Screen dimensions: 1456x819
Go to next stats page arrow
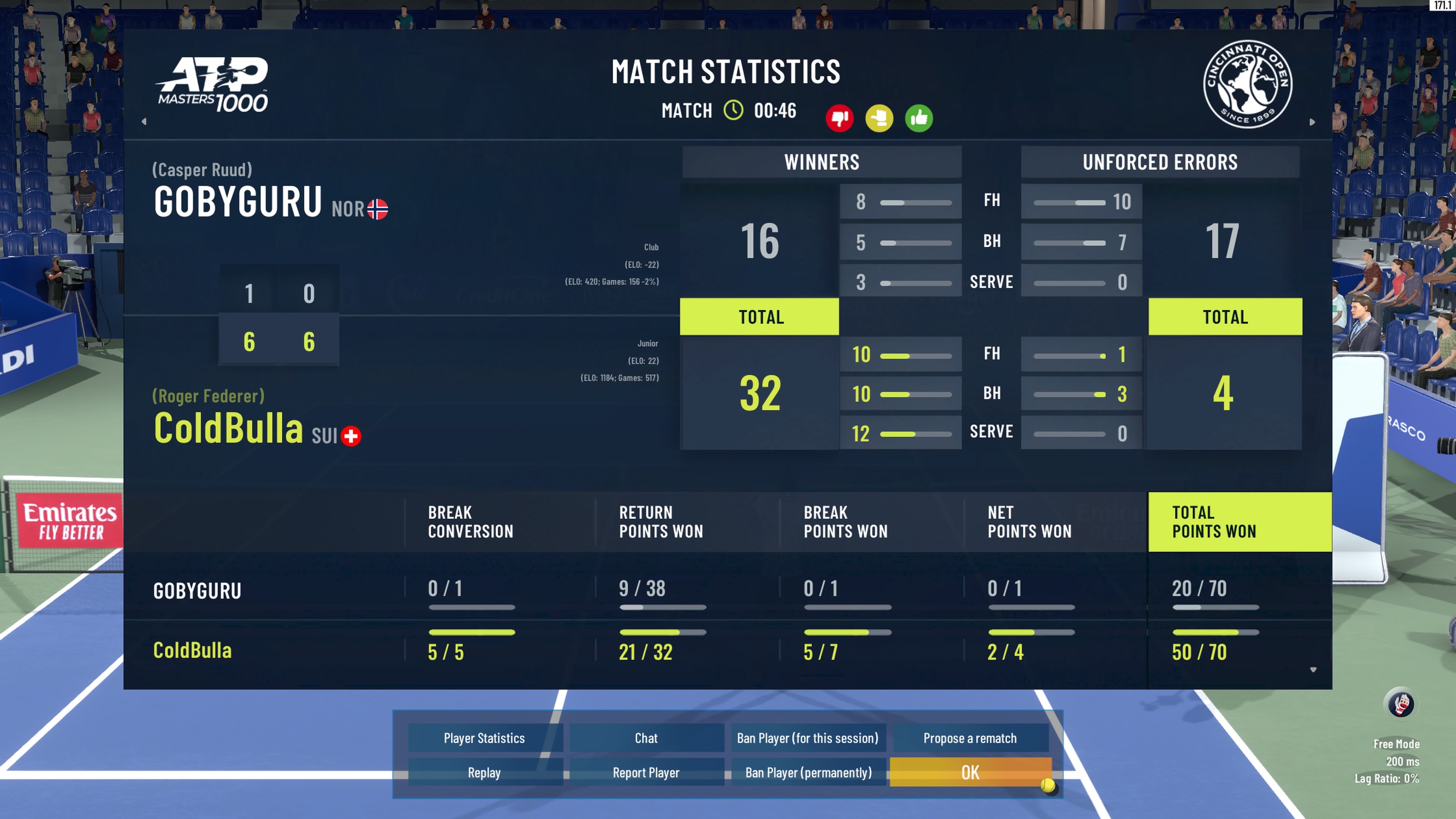coord(1312,122)
